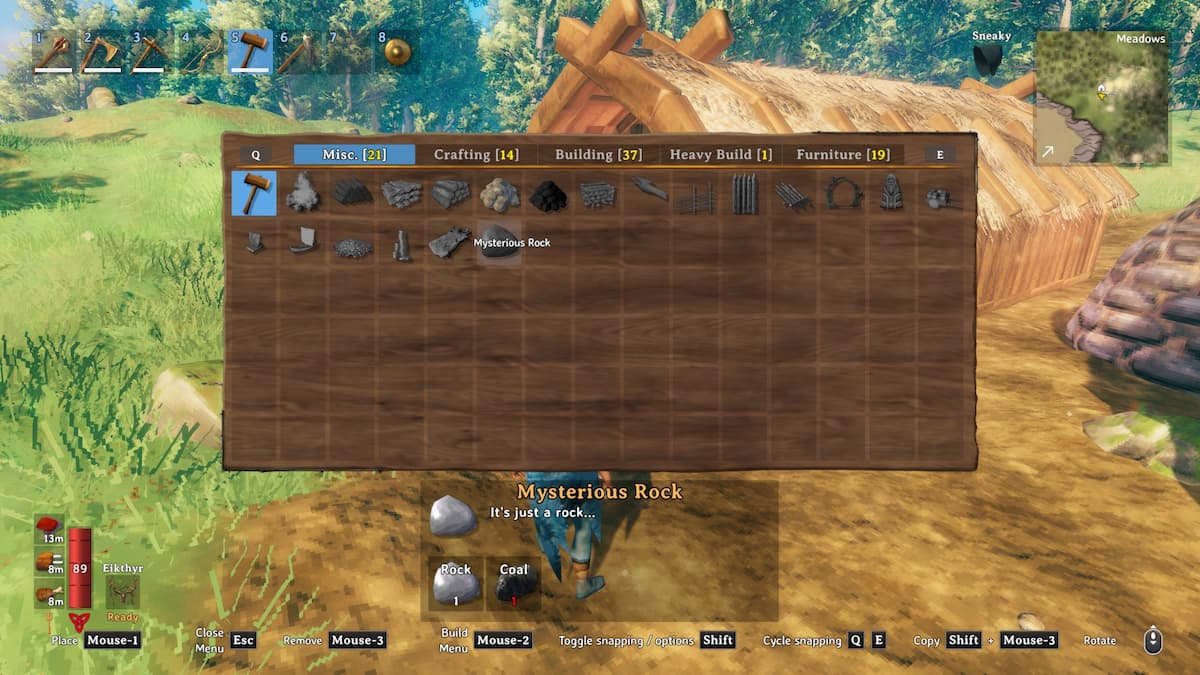Image resolution: width=1200 pixels, height=675 pixels.
Task: Activate the Eikthyr forsaken power icon
Action: 122,591
